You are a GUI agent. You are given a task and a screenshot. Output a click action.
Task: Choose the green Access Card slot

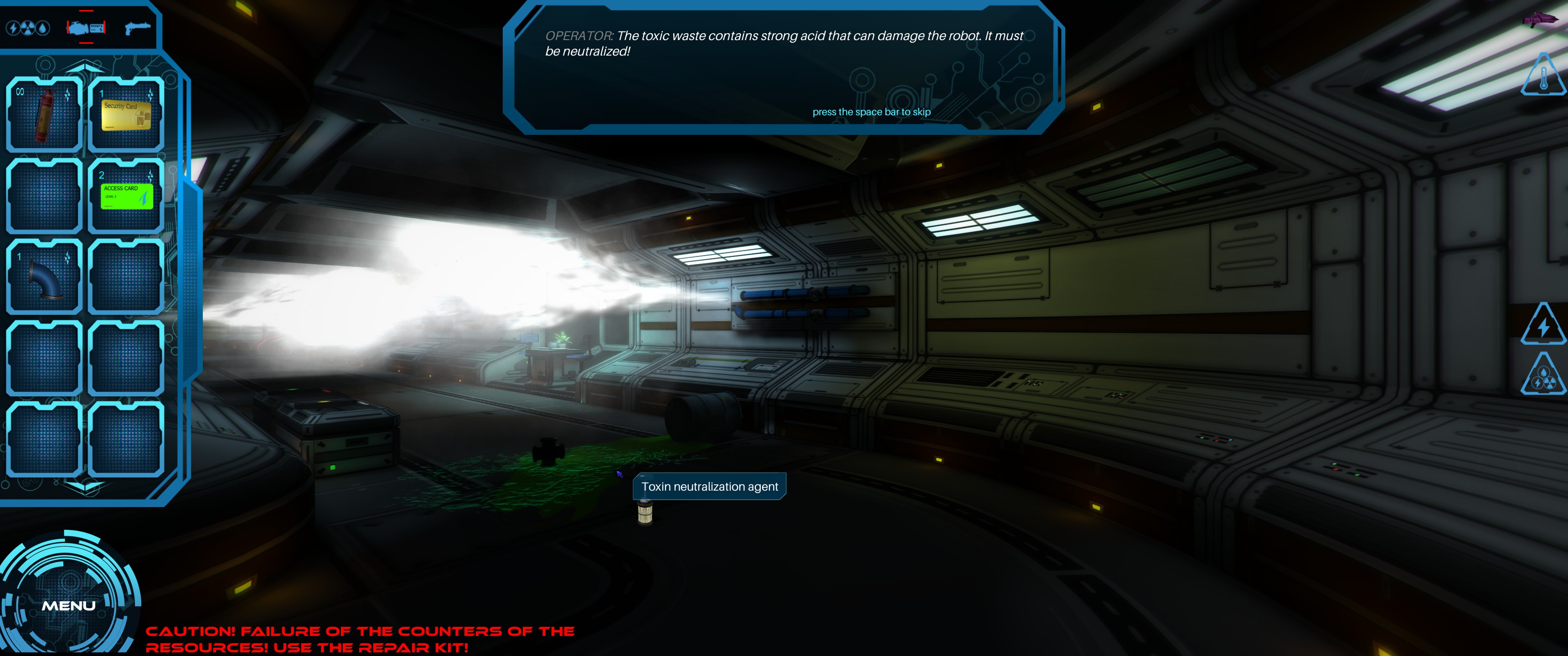click(126, 196)
